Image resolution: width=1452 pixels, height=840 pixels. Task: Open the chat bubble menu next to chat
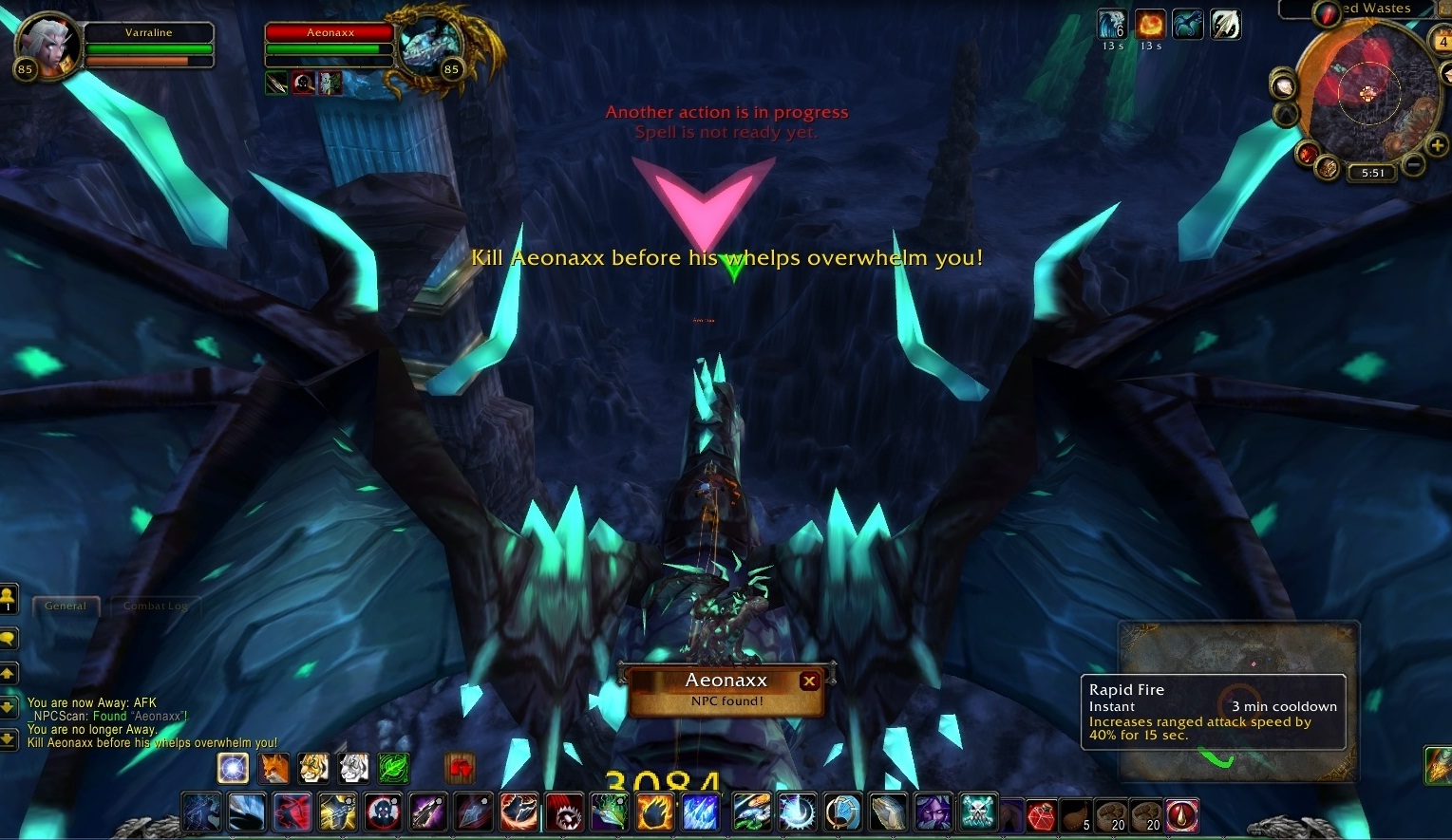9,639
